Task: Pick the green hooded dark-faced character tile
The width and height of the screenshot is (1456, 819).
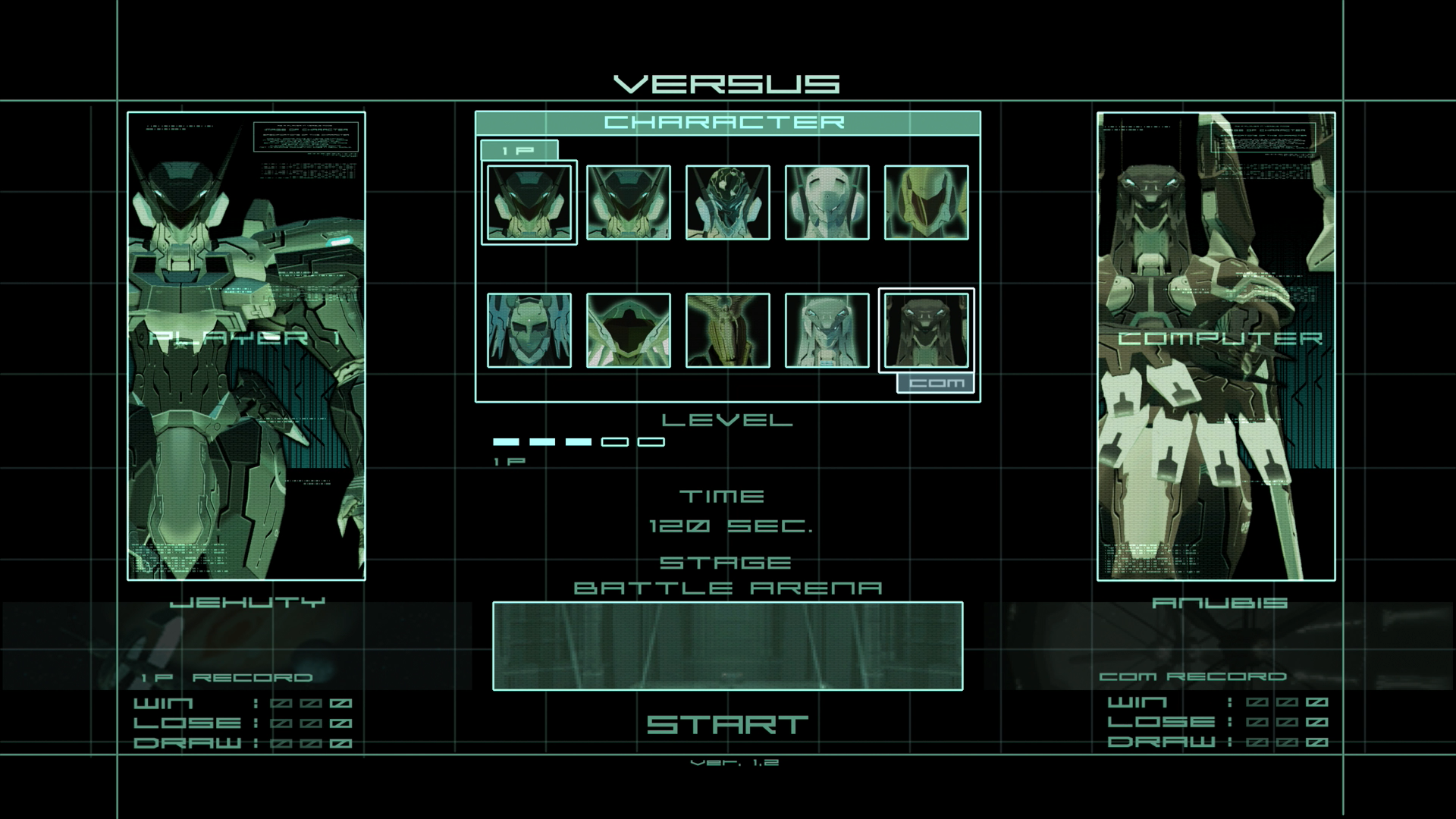Action: [628, 331]
